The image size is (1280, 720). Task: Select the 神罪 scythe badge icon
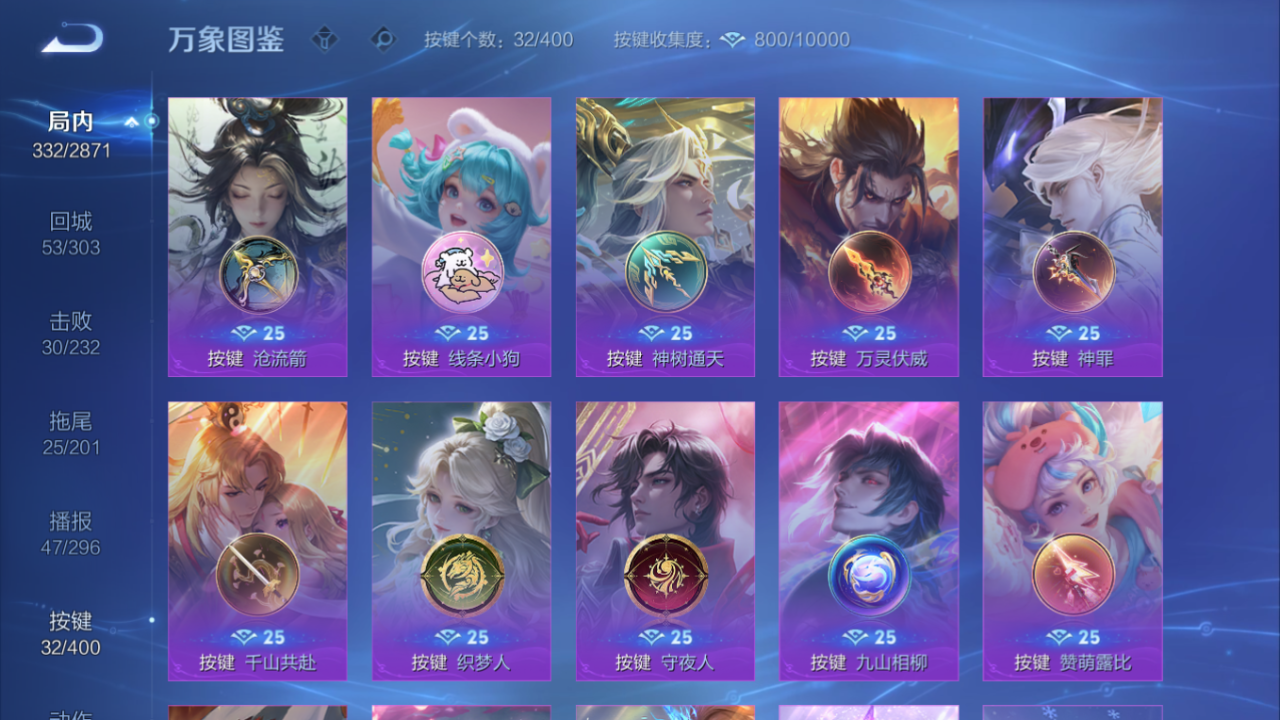(1072, 272)
